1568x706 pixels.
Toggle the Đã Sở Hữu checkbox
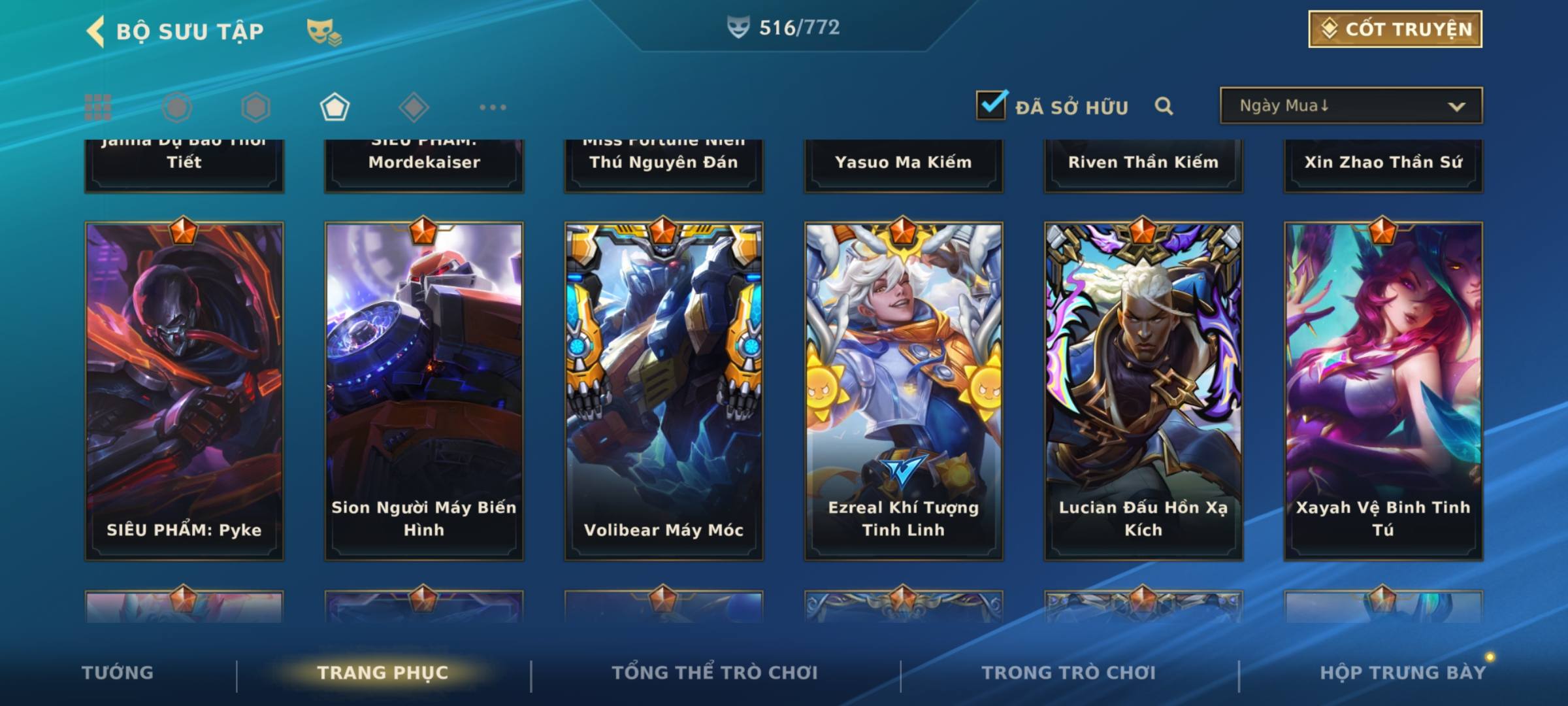click(x=991, y=105)
